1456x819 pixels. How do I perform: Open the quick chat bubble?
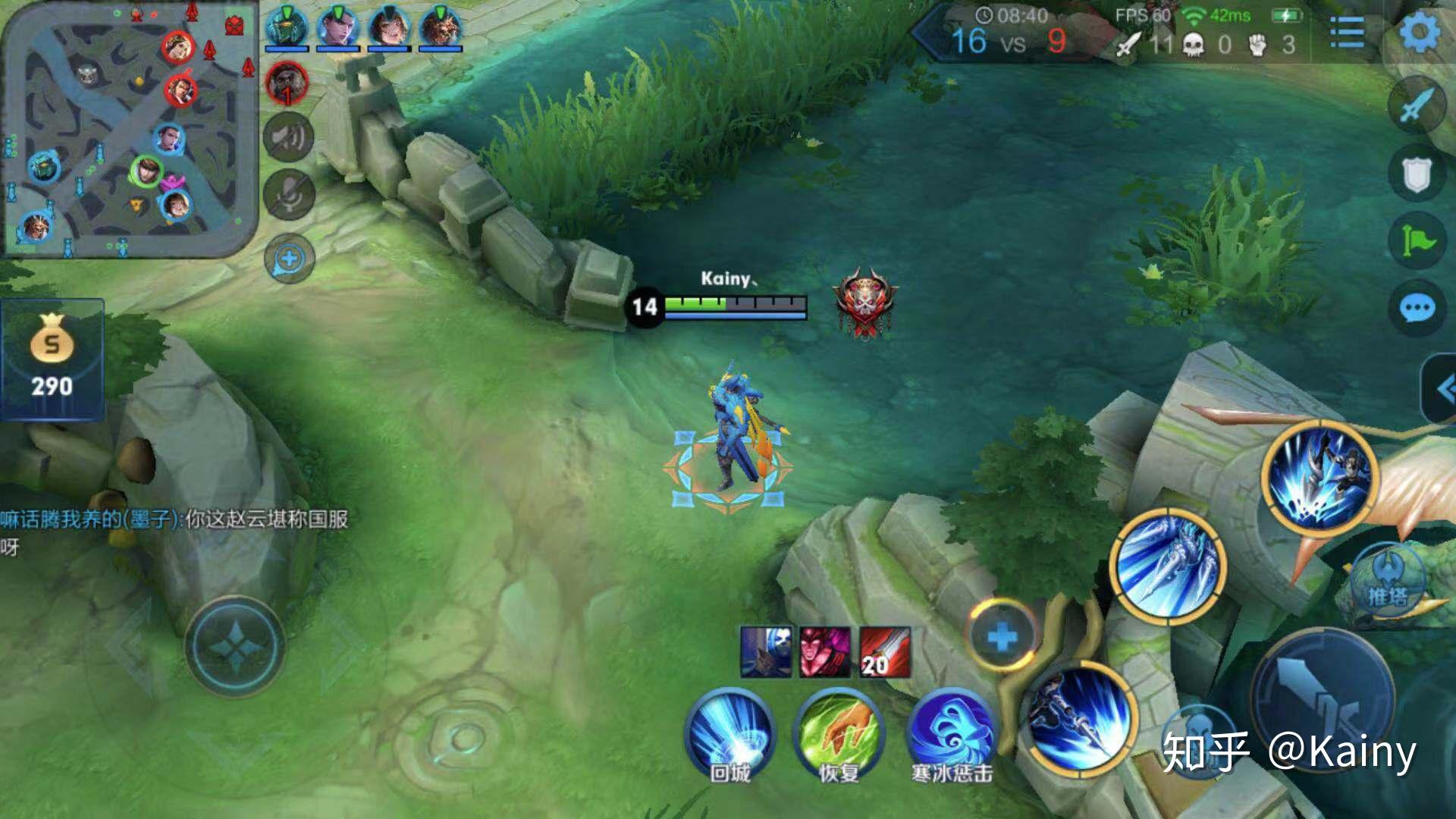[1417, 309]
